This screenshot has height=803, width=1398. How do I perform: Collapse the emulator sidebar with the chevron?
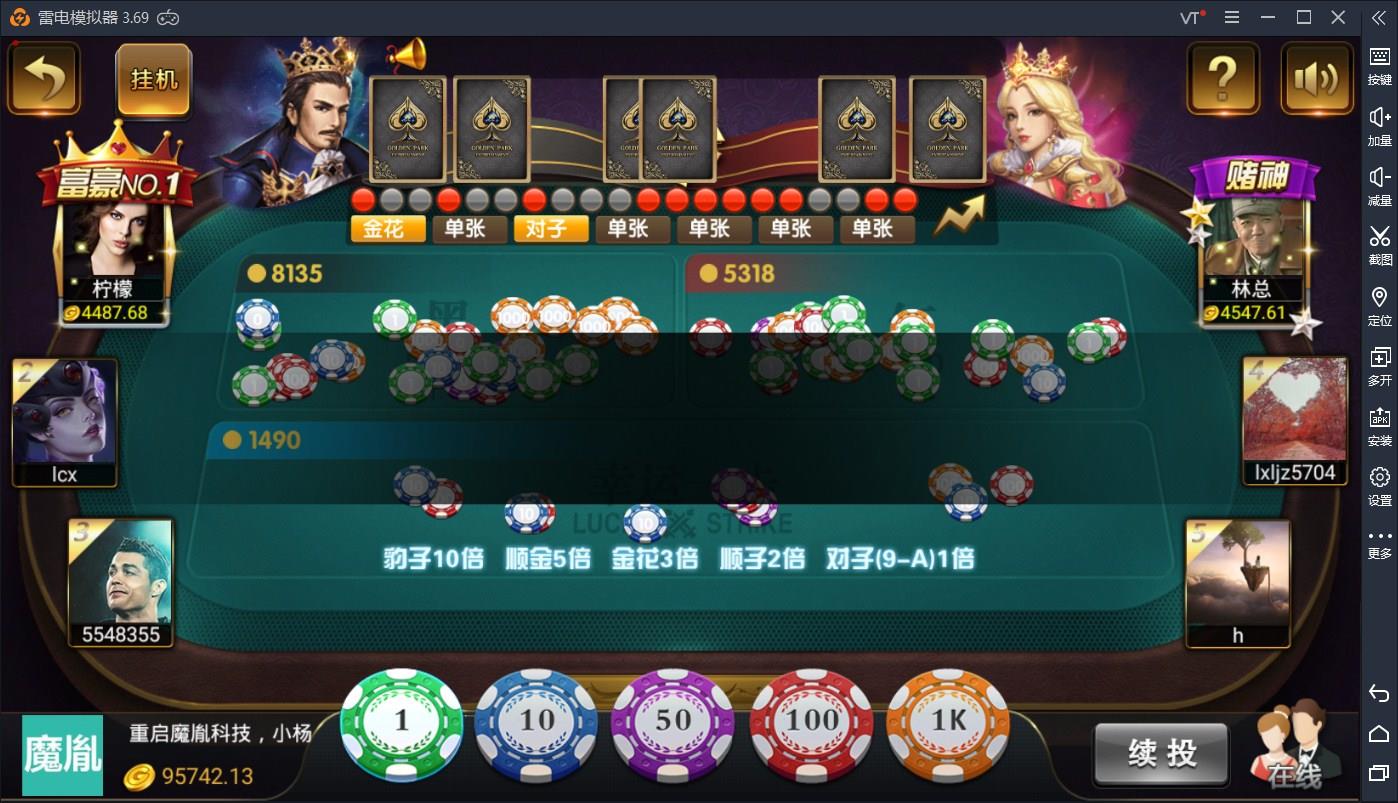coord(1380,17)
